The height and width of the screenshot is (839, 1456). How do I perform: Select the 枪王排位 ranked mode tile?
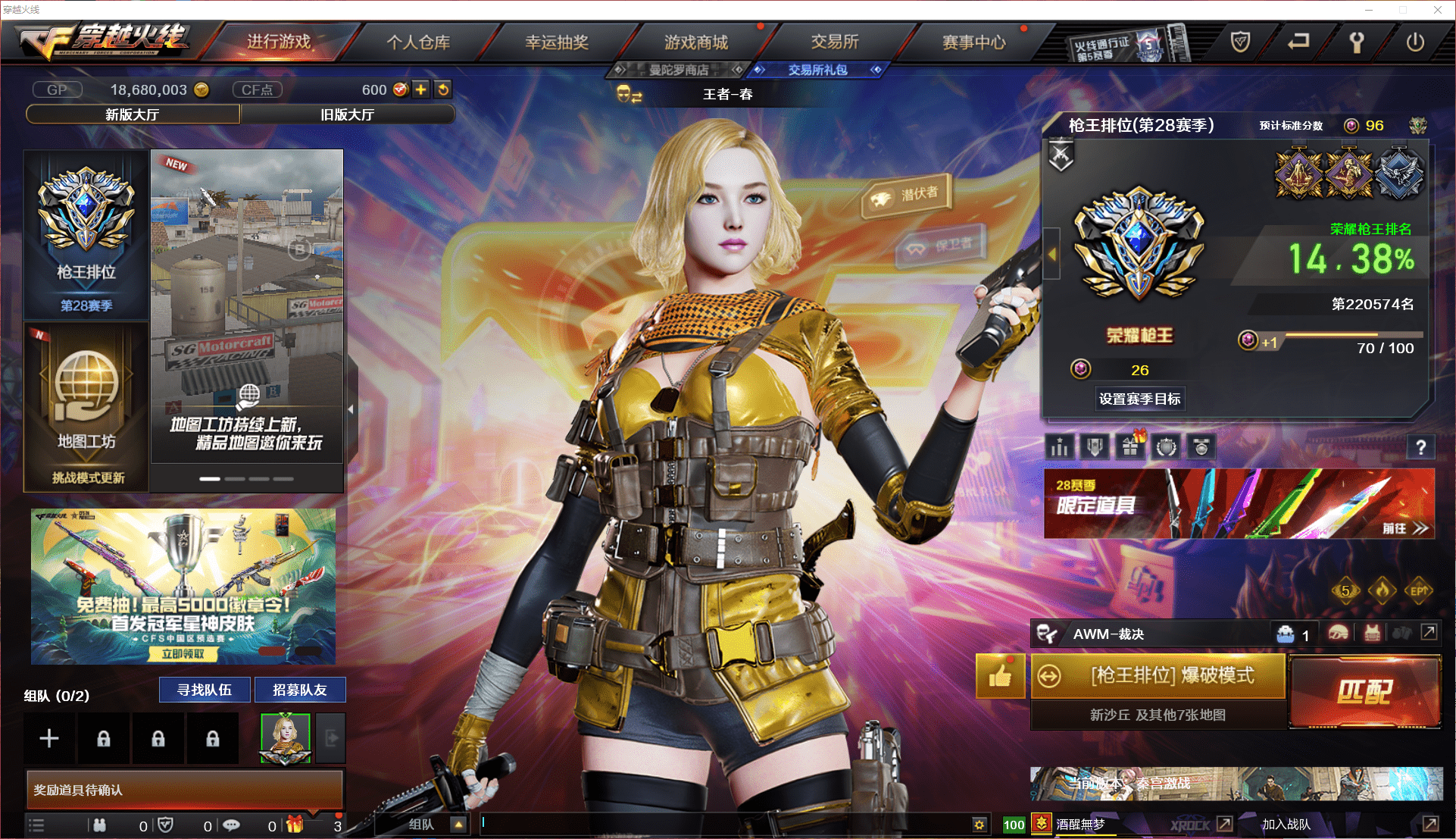pos(86,234)
